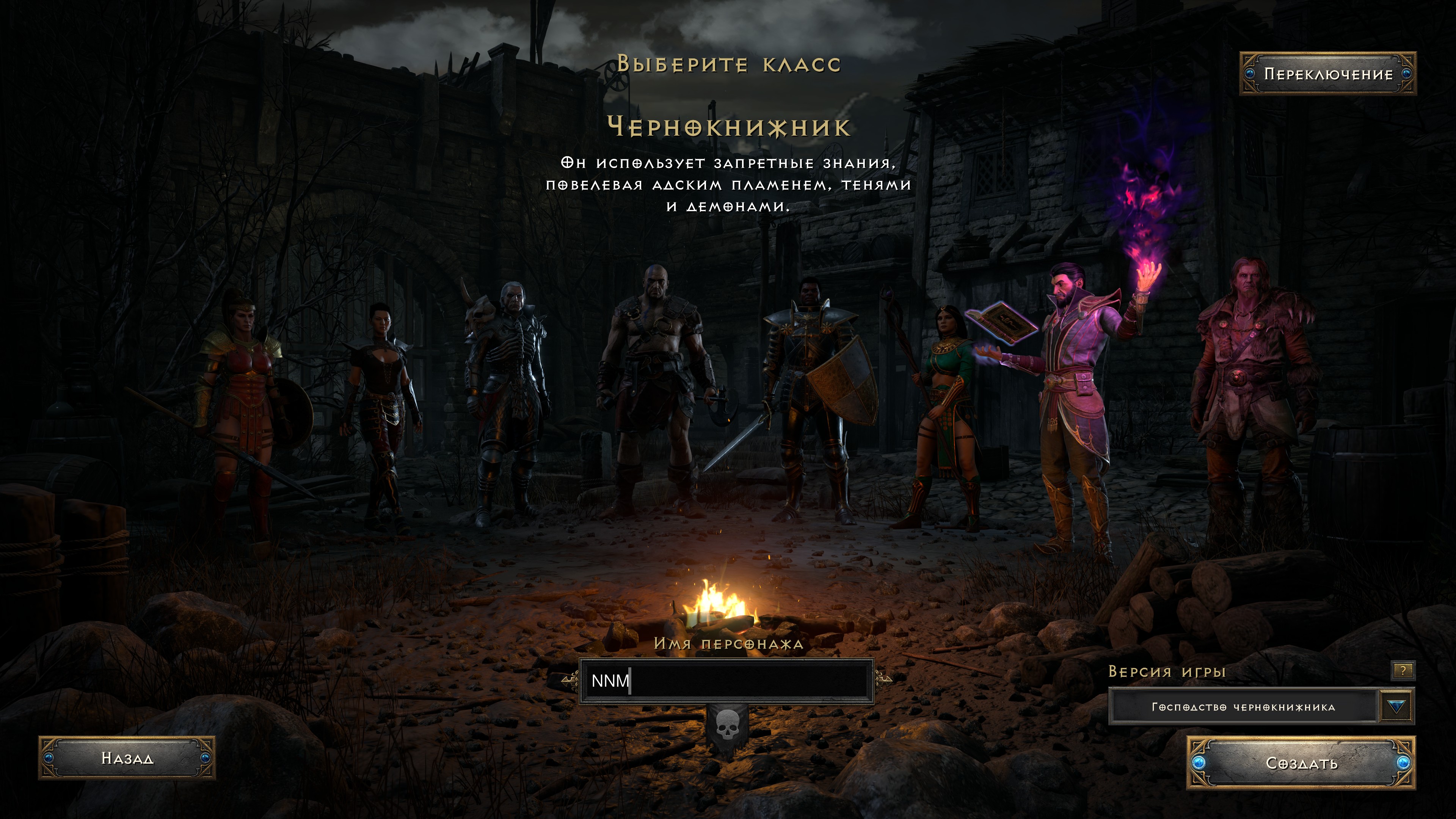Focus the character name input field
The image size is (1456, 819).
726,681
